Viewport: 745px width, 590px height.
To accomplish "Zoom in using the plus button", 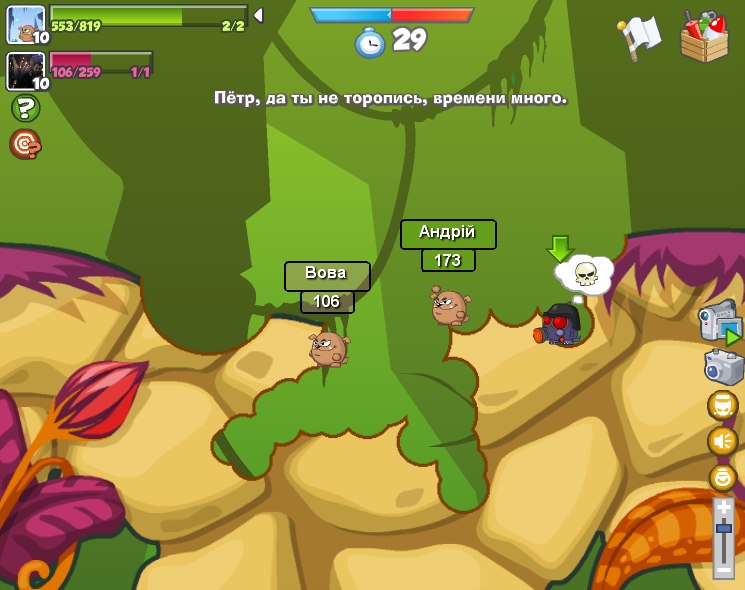I will click(723, 508).
